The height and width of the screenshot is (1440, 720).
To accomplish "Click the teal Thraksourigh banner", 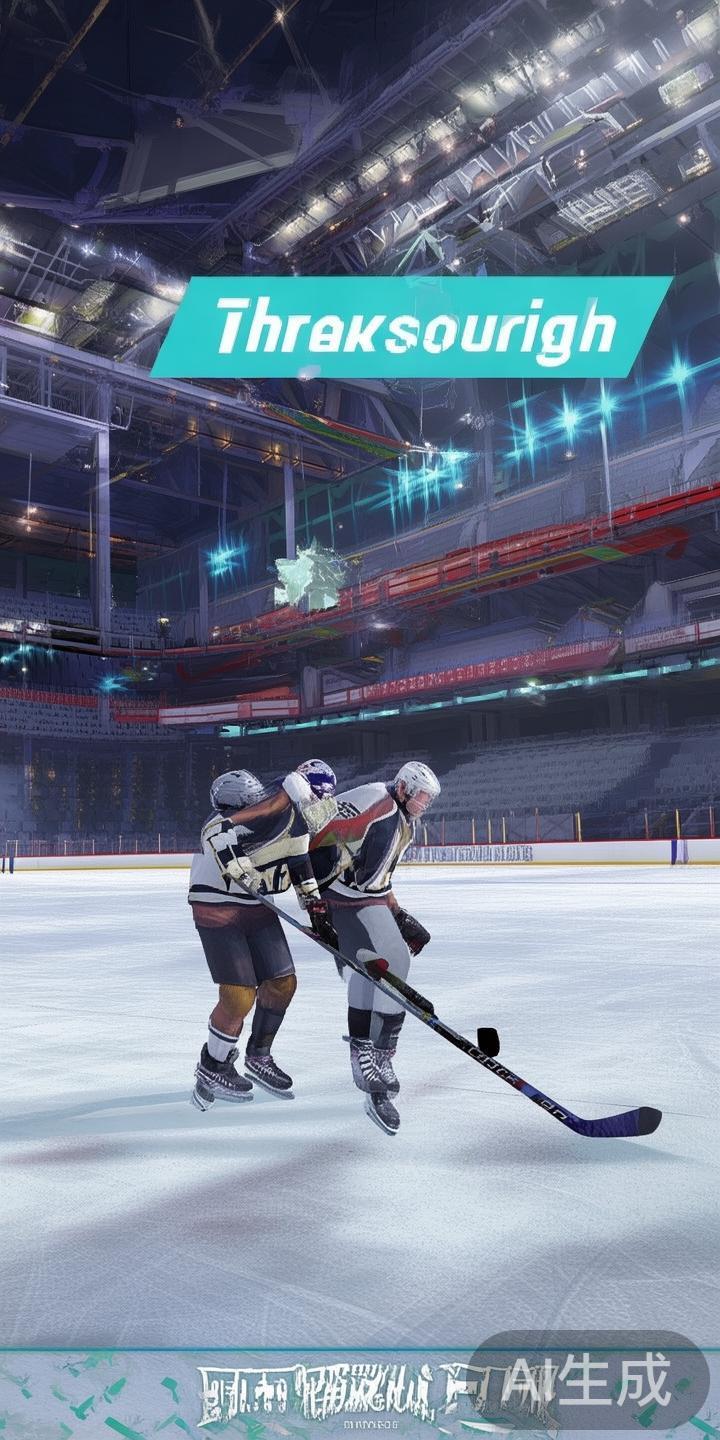I will [412, 327].
